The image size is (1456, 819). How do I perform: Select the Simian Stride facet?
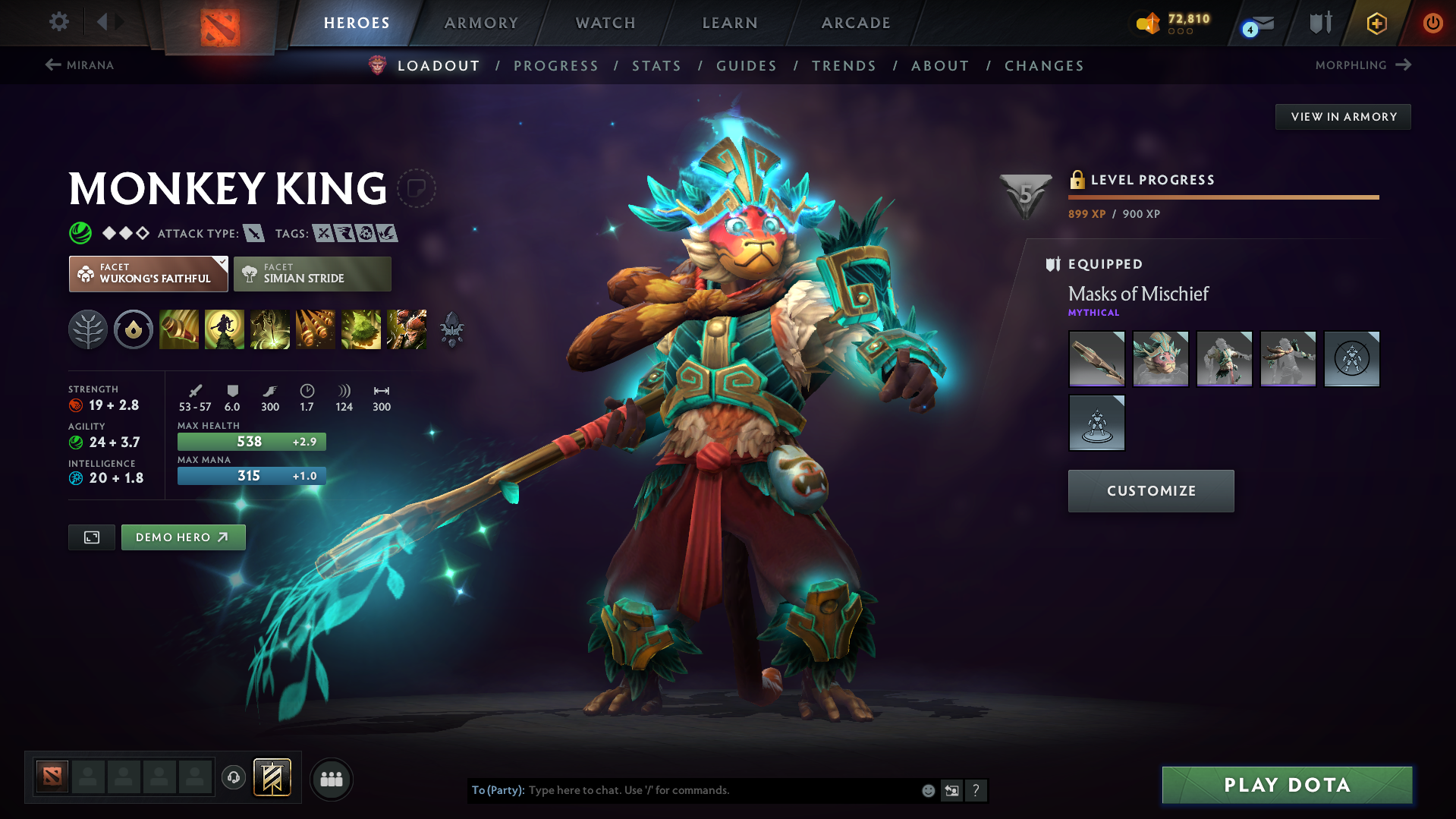coord(312,273)
